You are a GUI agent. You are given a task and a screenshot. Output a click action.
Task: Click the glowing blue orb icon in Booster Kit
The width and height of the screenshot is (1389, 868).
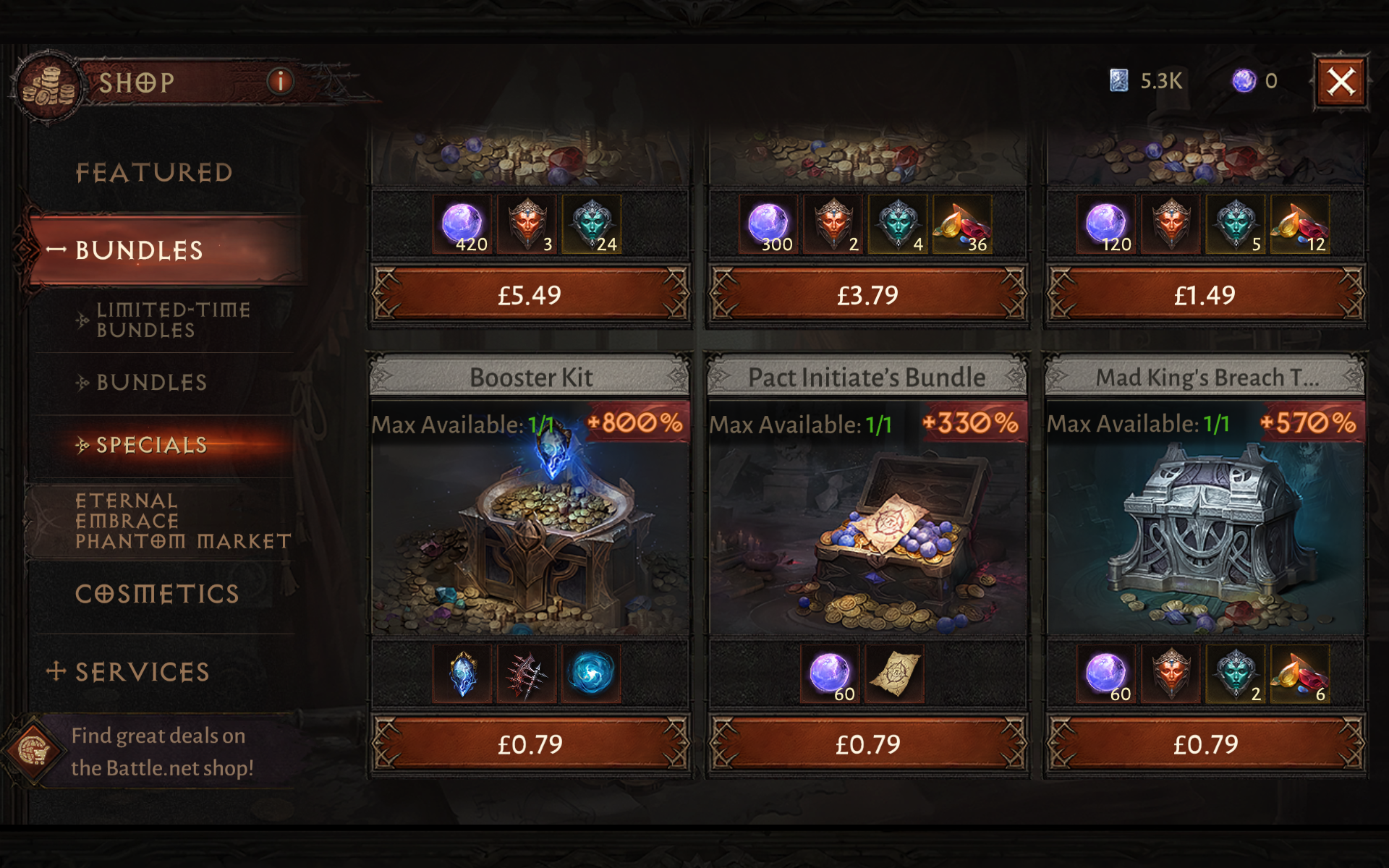click(591, 673)
